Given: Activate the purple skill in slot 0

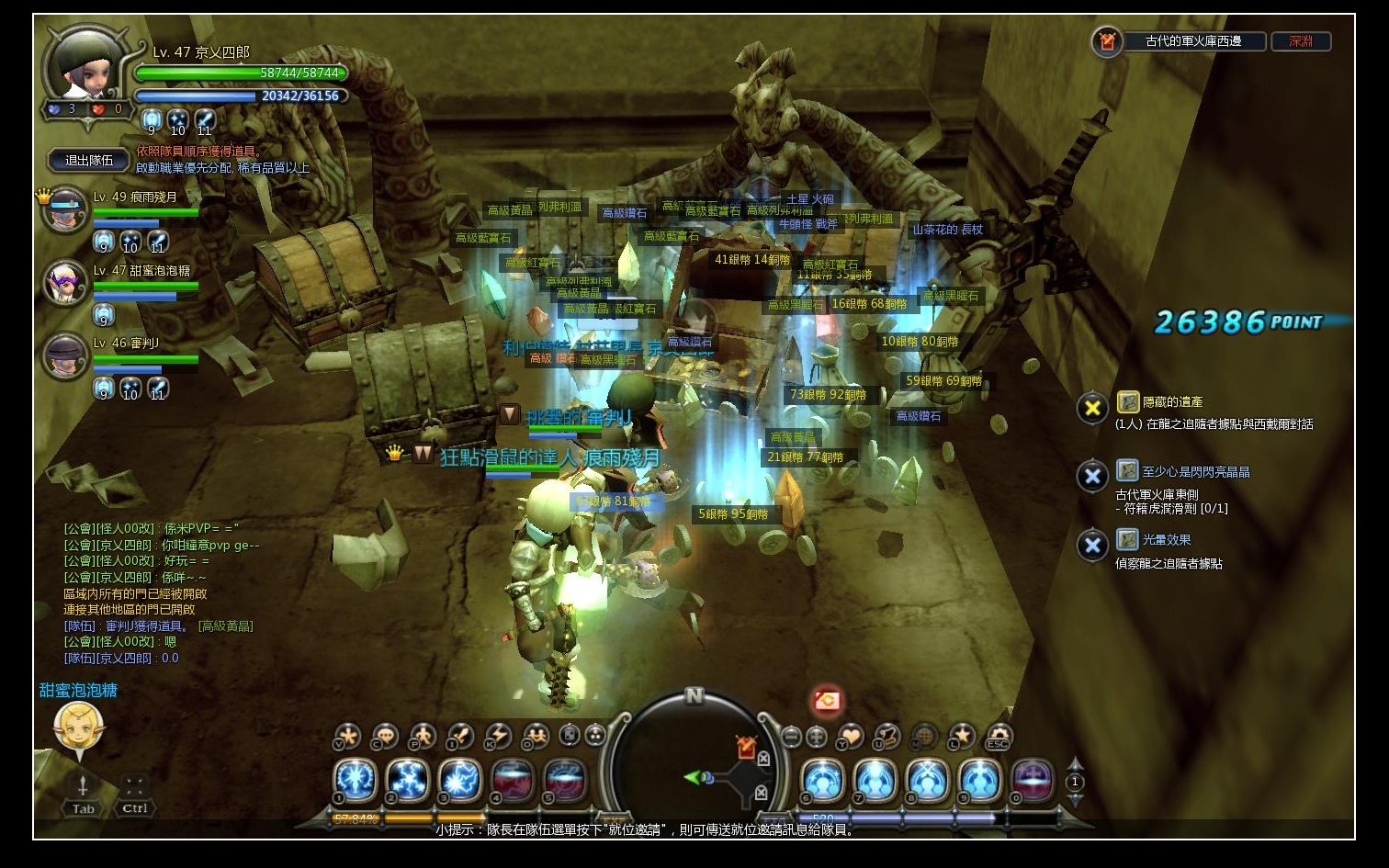Looking at the screenshot, I should pyautogui.click(x=1032, y=781).
